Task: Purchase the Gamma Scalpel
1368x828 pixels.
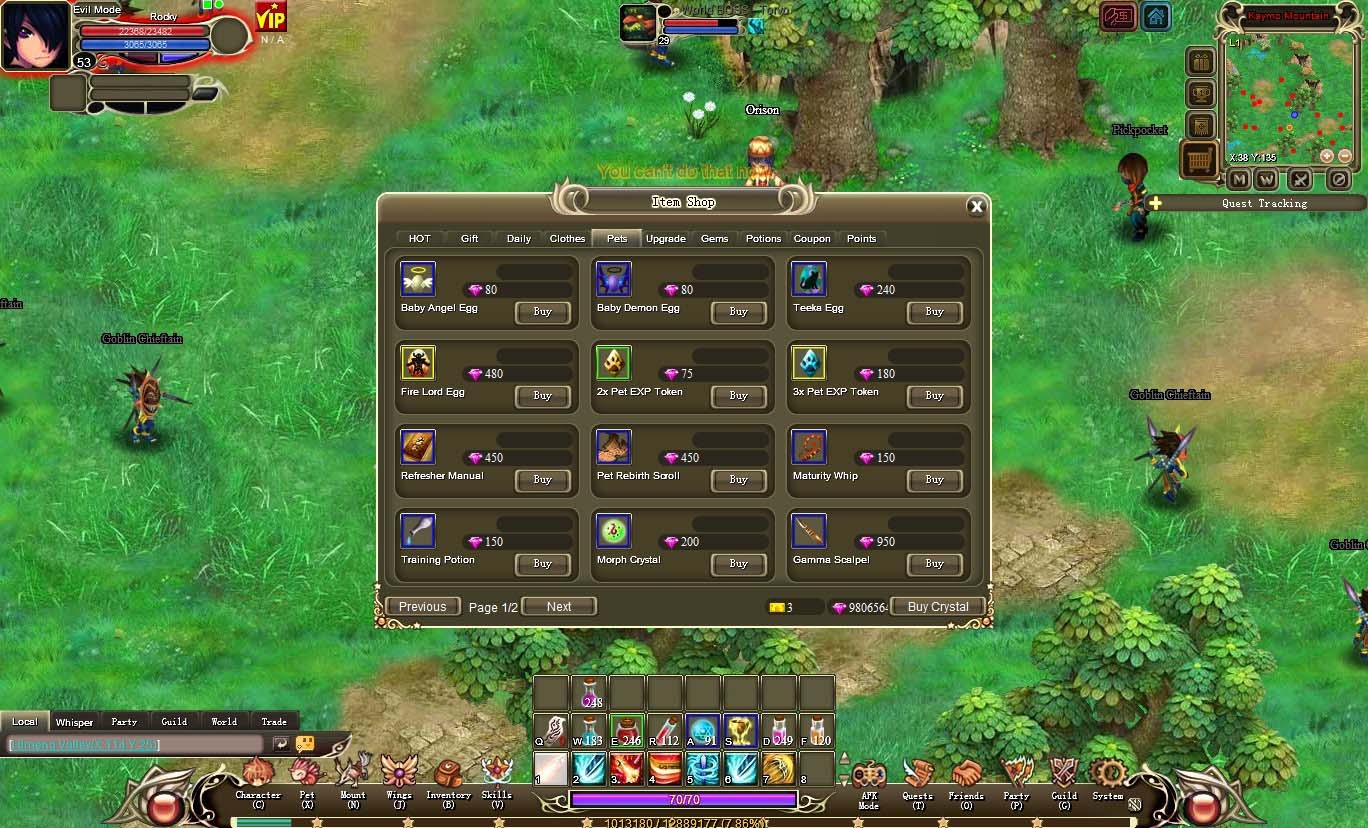Action: pos(934,564)
